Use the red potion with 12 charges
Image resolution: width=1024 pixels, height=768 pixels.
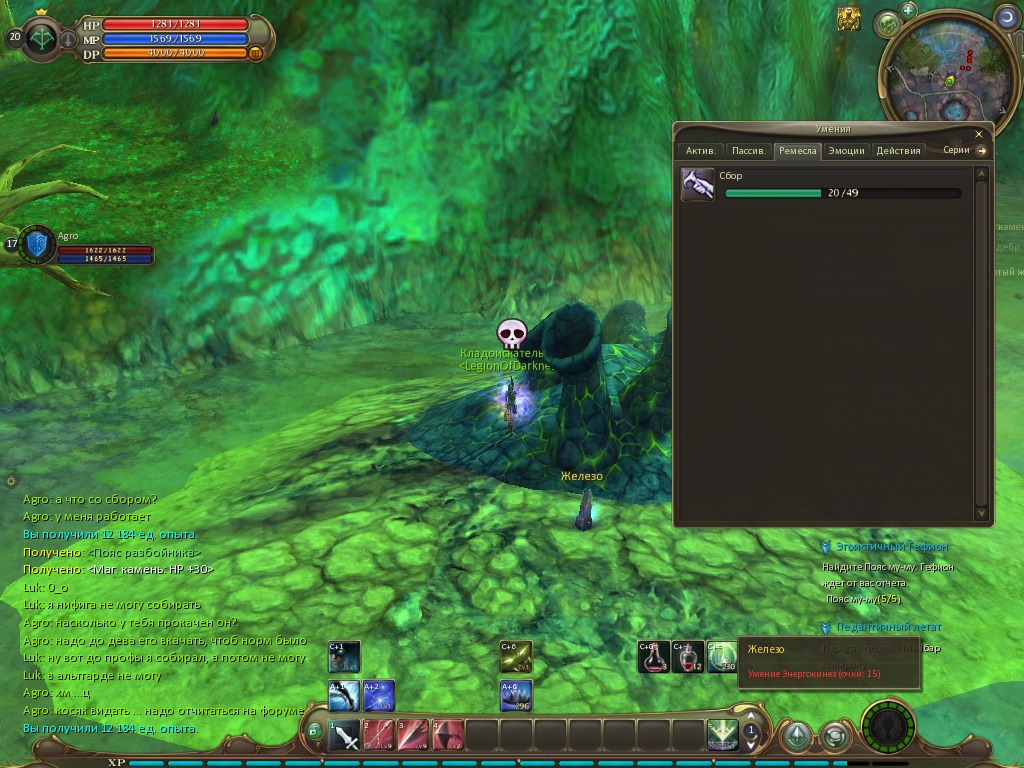pyautogui.click(x=688, y=657)
